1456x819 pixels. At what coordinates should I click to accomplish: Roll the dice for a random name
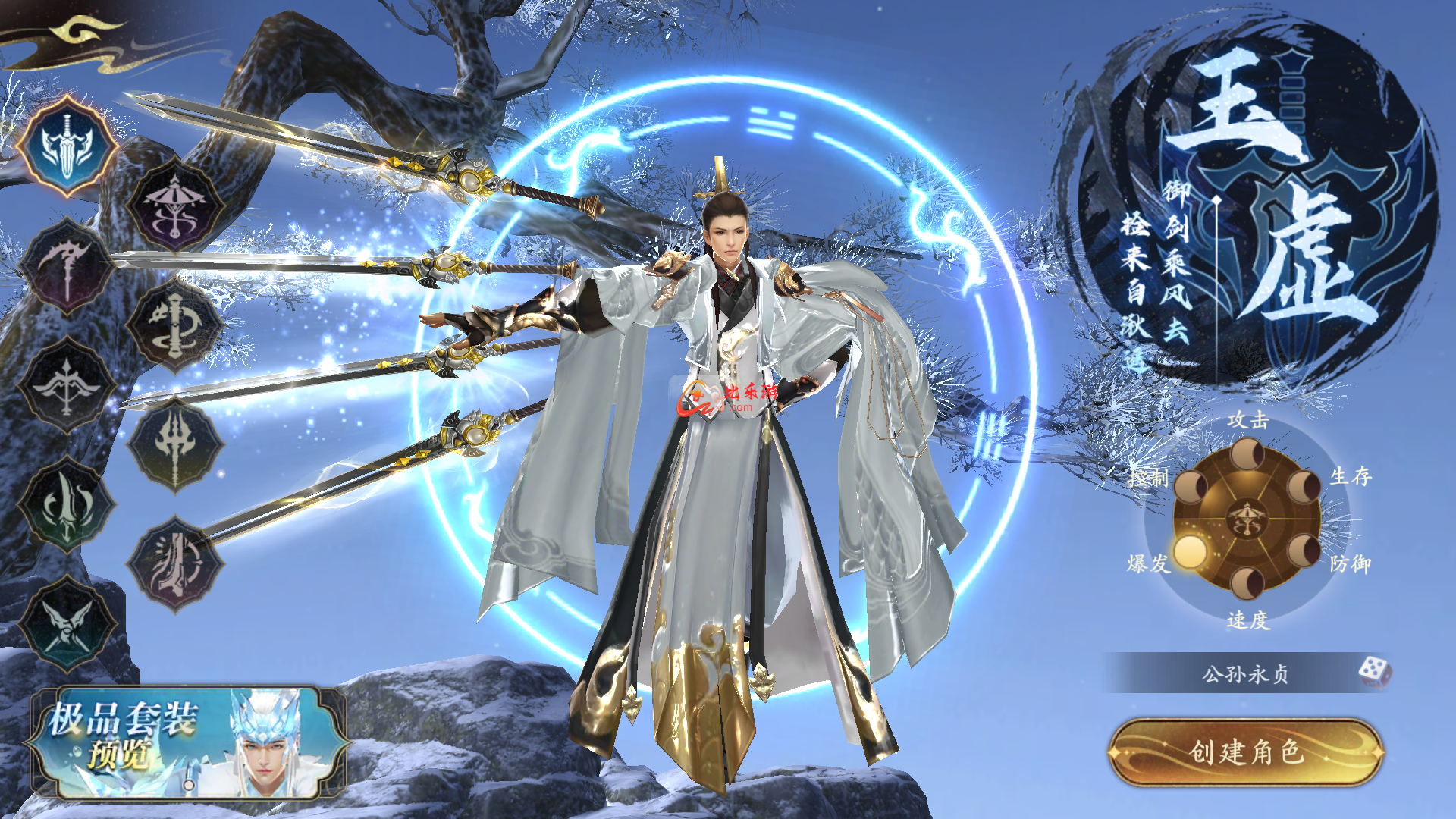[x=1373, y=672]
